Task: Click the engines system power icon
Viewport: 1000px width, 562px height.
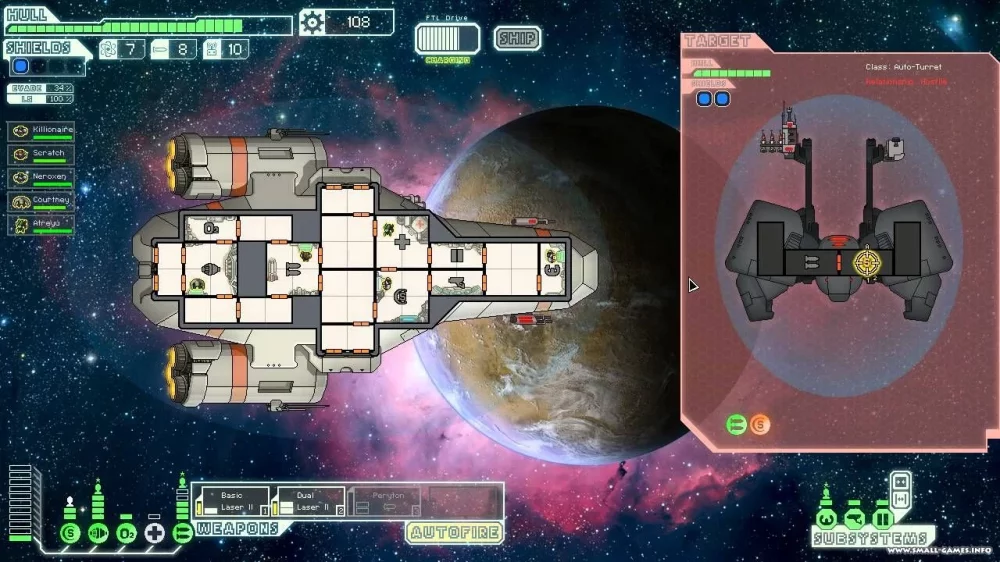Action: pyautogui.click(x=98, y=532)
